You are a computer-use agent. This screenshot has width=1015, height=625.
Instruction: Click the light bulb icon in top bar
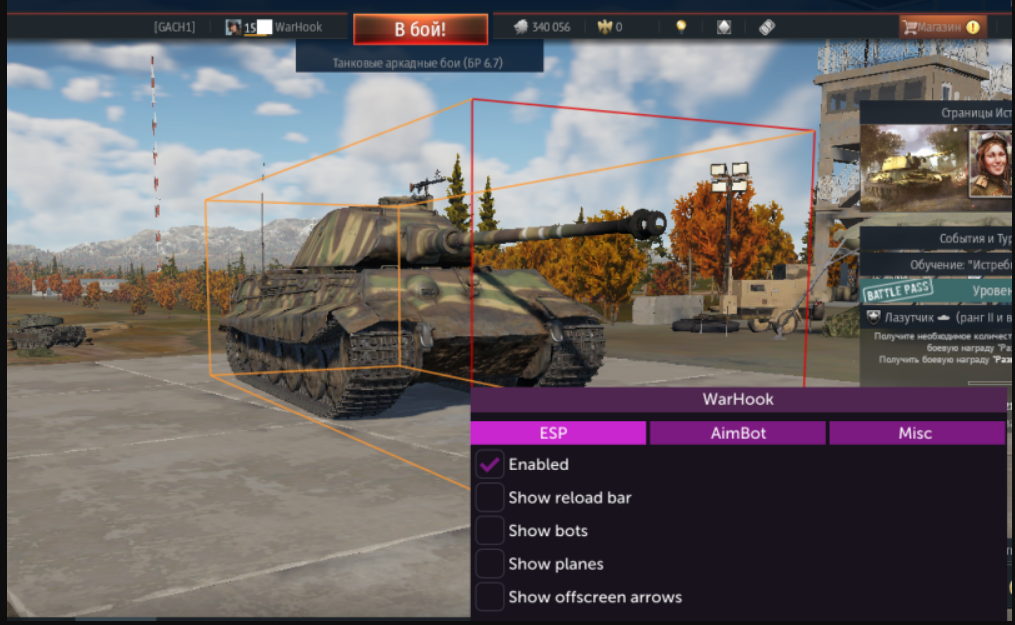point(681,27)
